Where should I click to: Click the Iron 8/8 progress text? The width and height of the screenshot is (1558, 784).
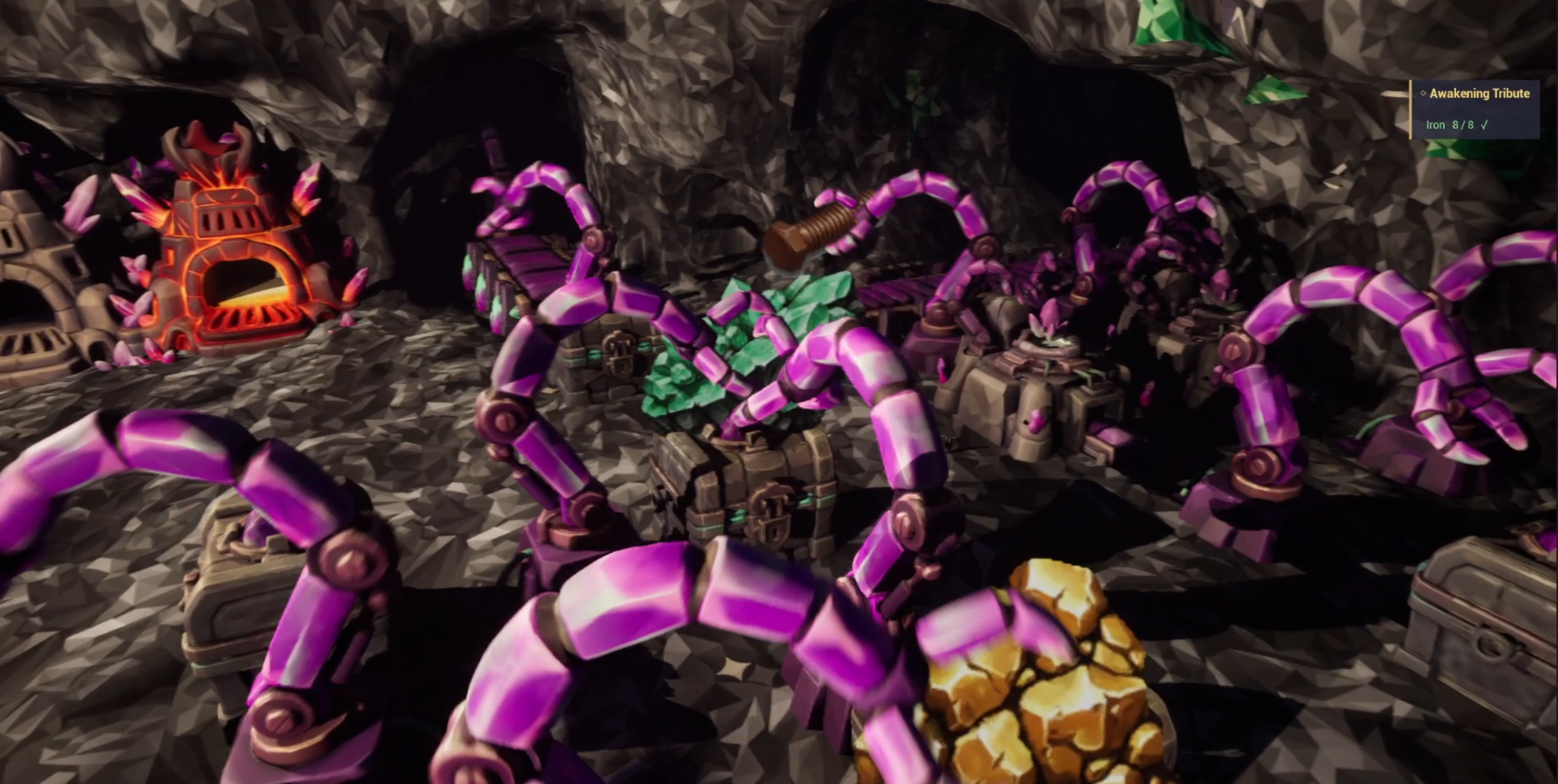point(1463,125)
